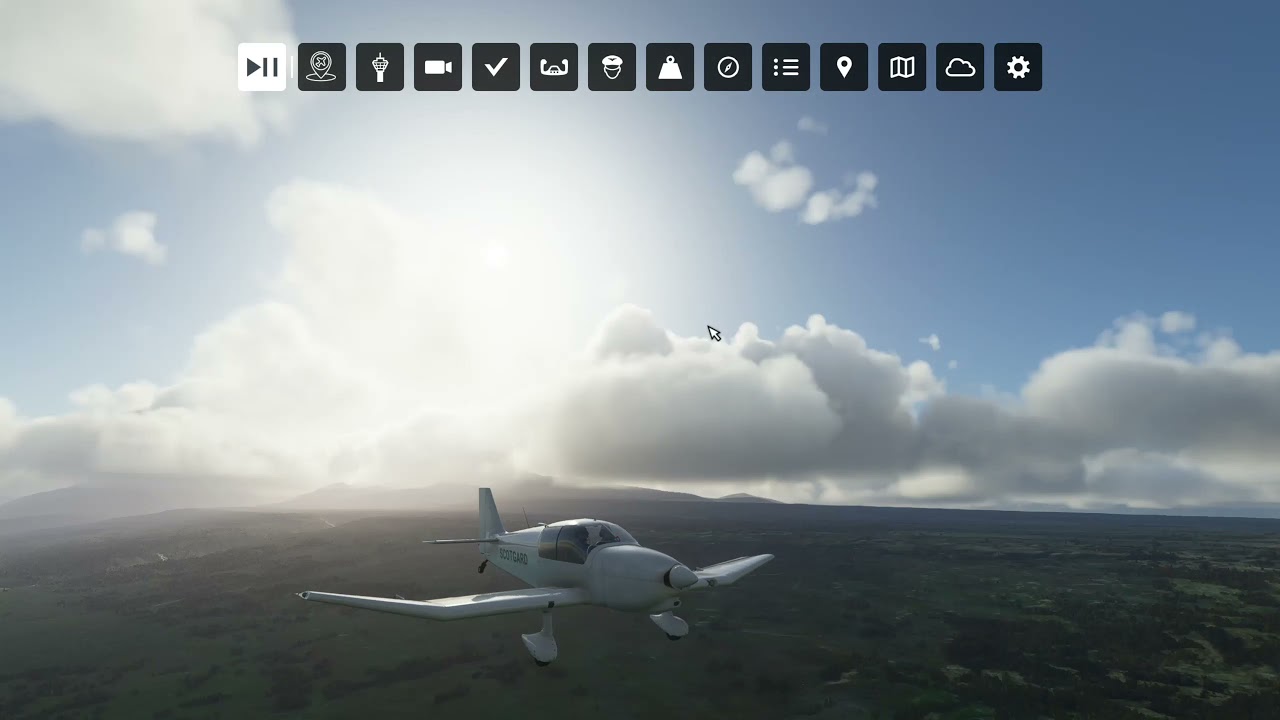Open the weight and fuel panel
Viewport: 1280px width, 720px height.
(670, 67)
